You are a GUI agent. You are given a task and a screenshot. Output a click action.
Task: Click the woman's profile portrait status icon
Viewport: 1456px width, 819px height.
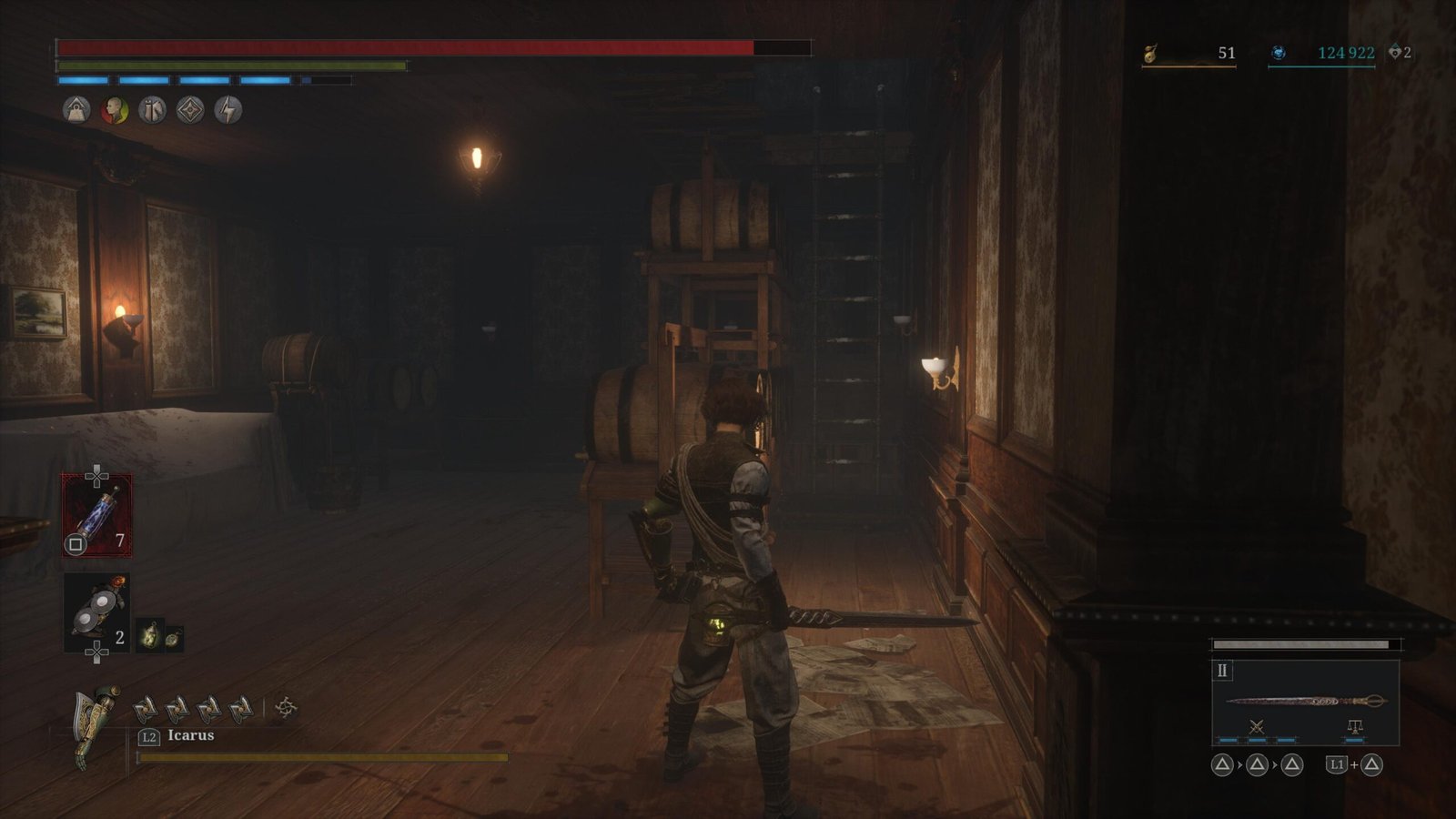114,110
